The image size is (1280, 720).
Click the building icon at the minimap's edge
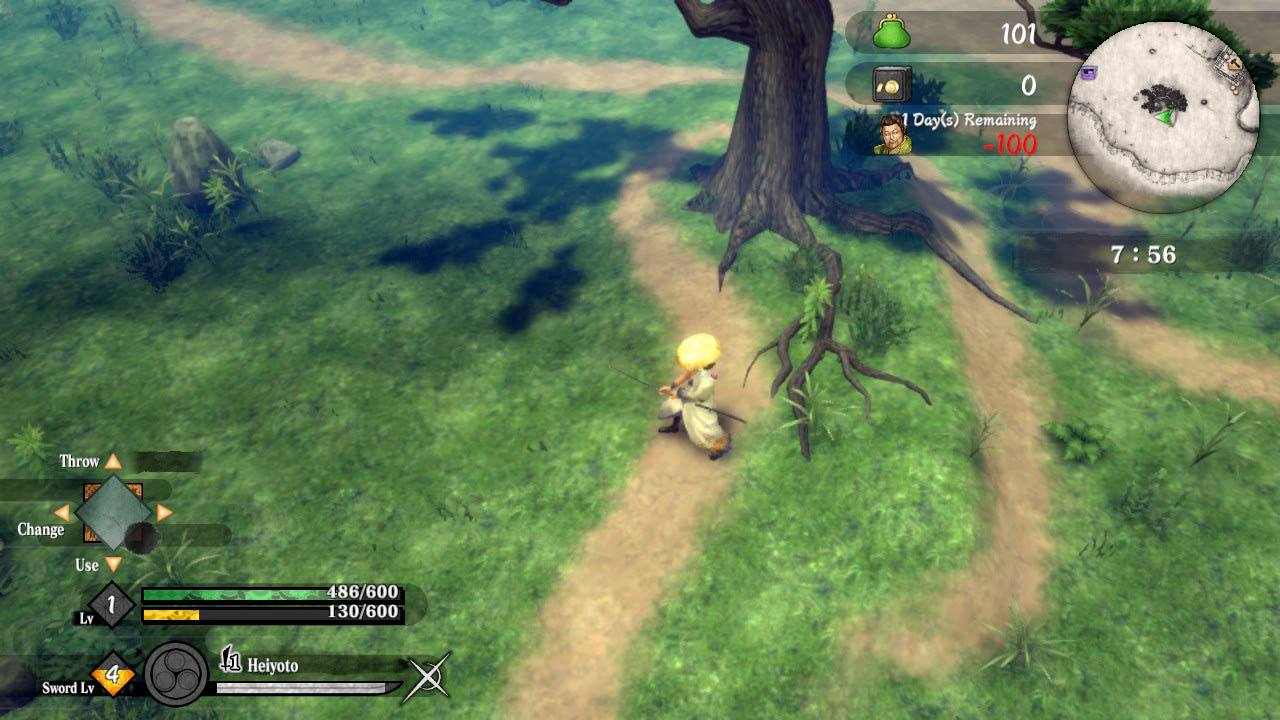coord(1233,62)
